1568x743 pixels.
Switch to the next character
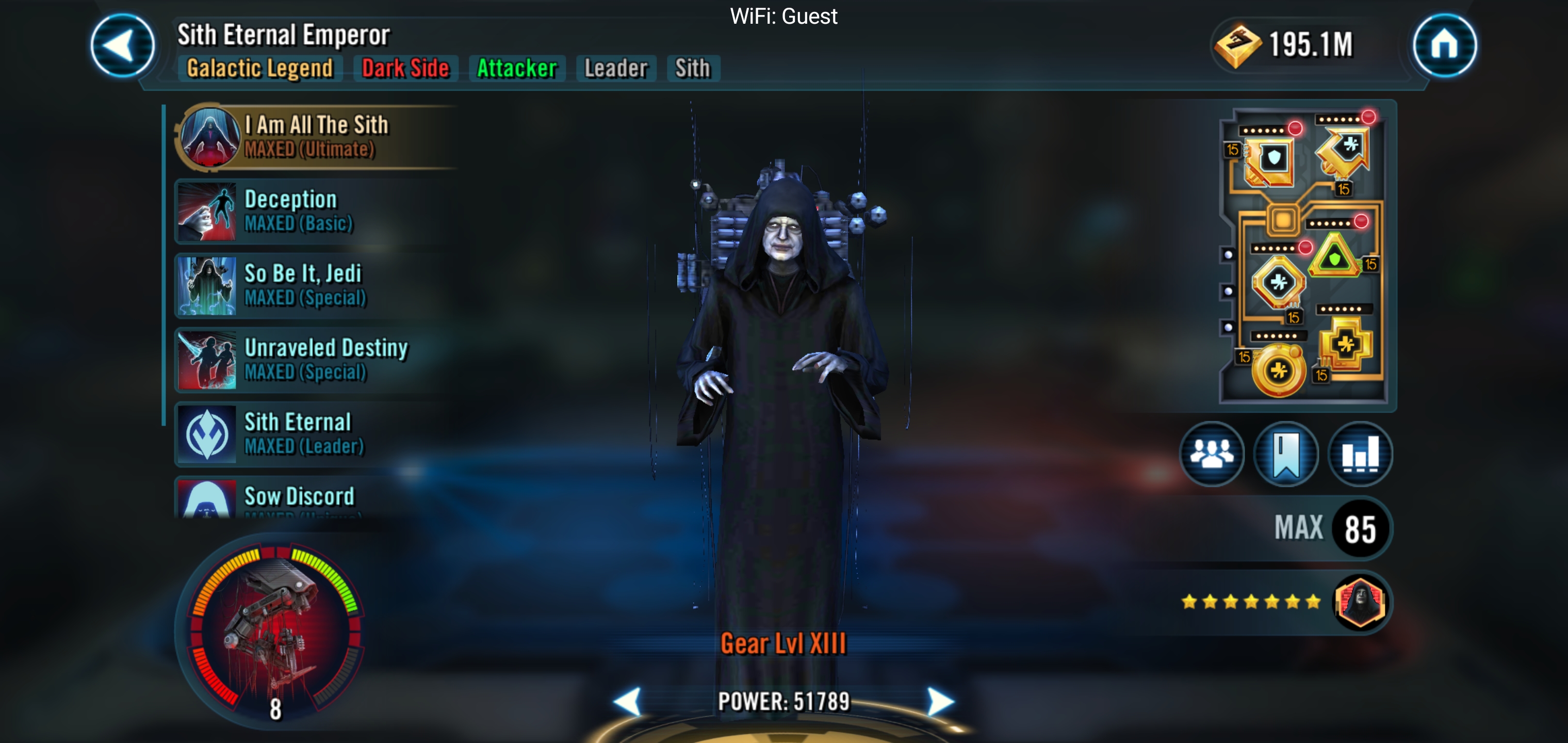point(940,702)
